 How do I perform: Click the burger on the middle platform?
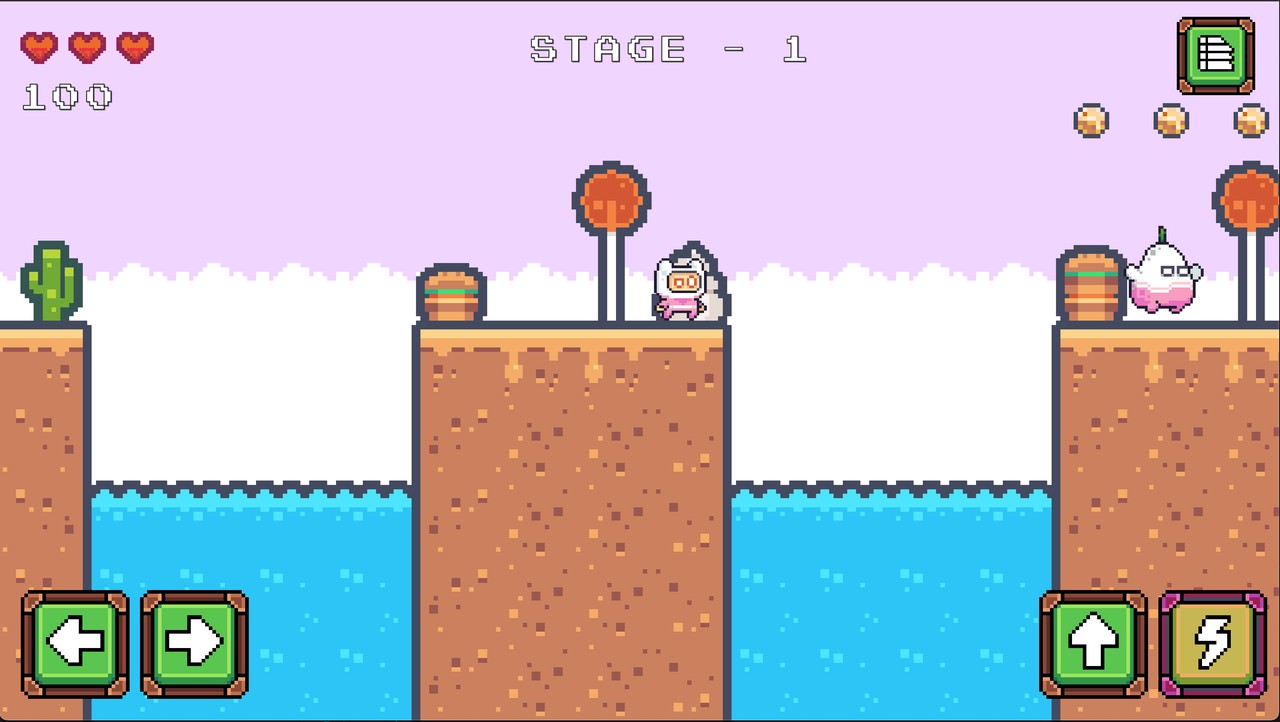(451, 293)
